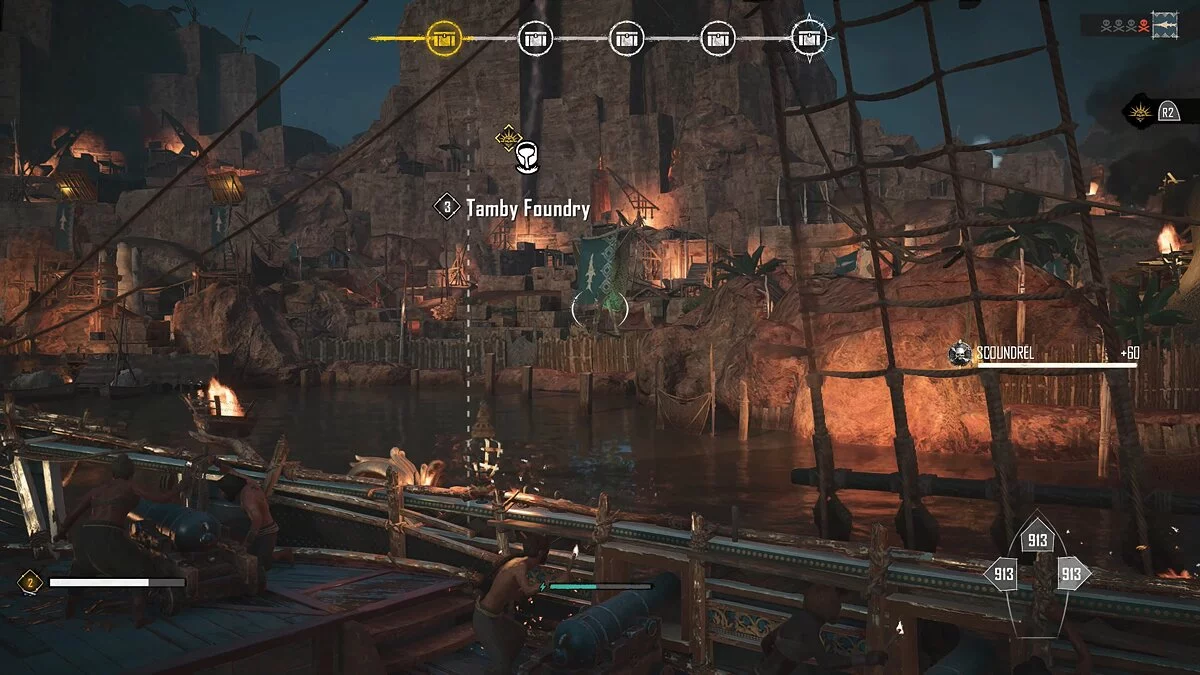Viewport: 1200px width, 675px height.
Task: Activate the sun emblem ability beside R2
Action: click(1140, 112)
